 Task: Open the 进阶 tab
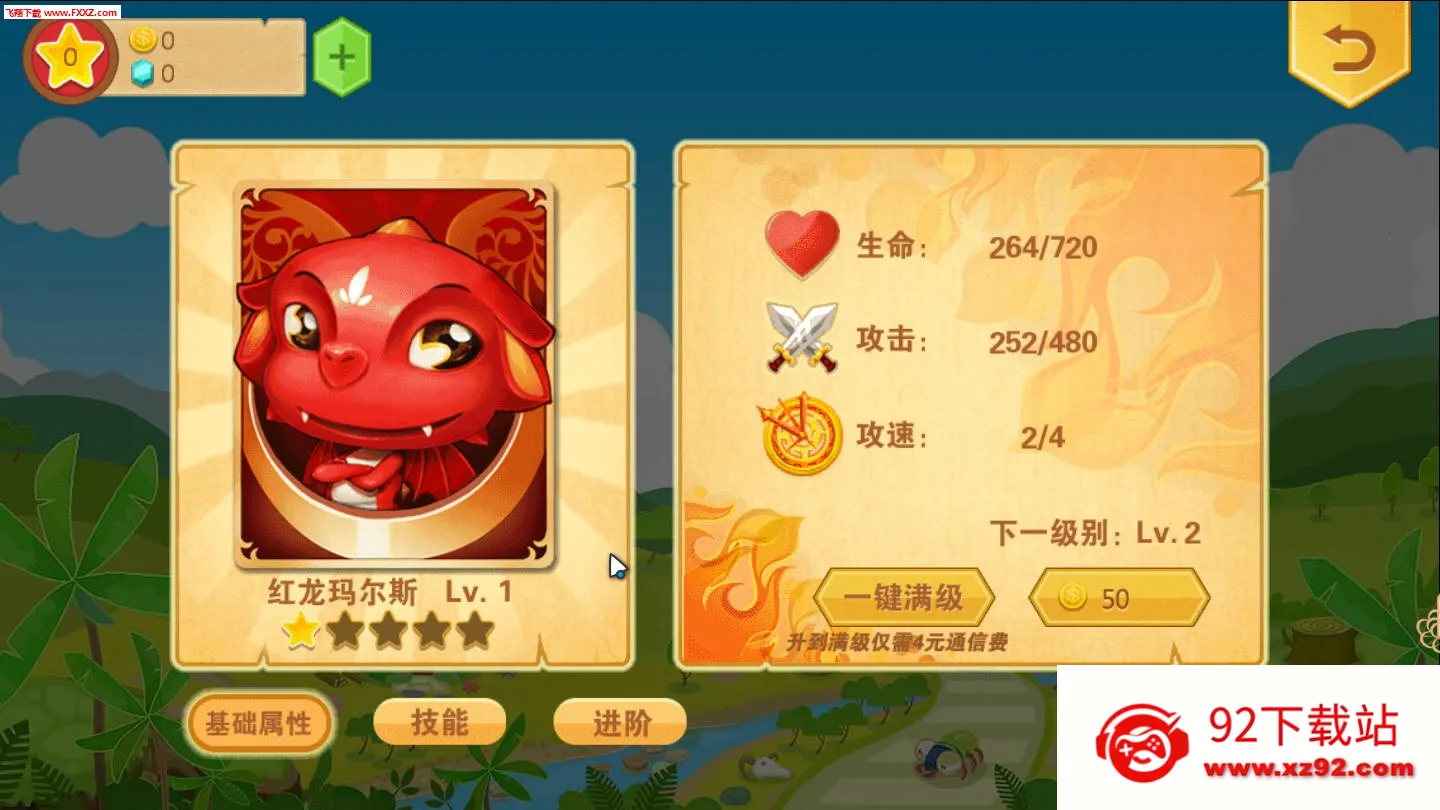[x=619, y=722]
